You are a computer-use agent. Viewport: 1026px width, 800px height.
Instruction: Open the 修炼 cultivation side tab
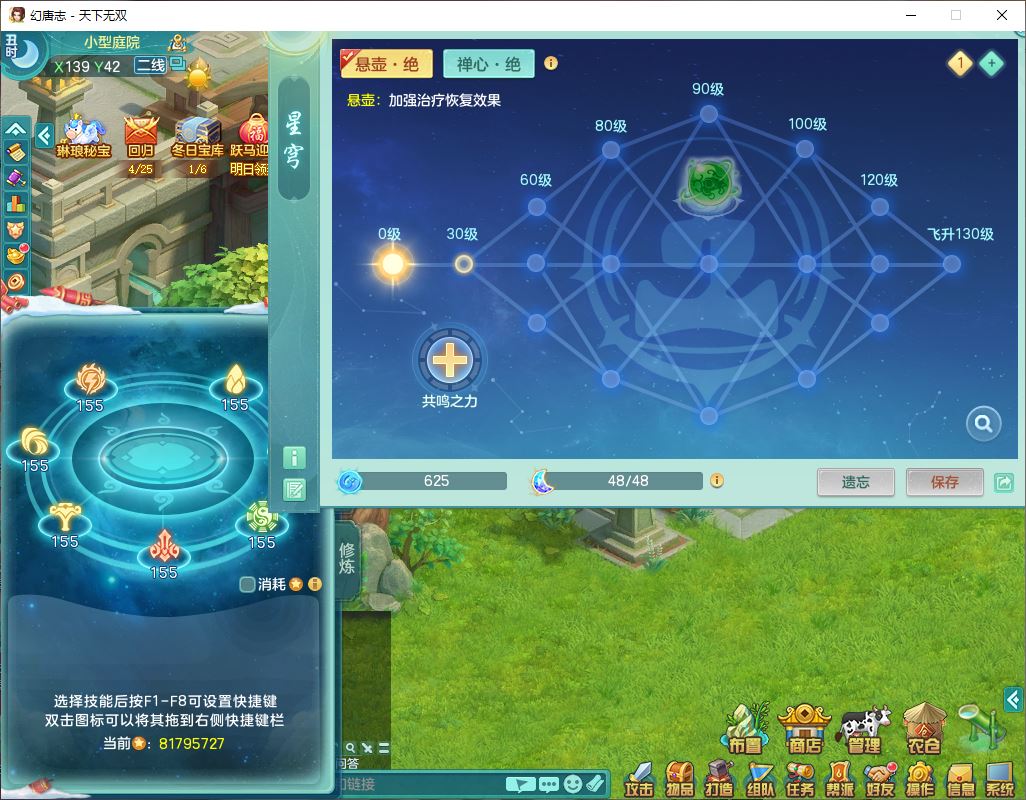[347, 560]
